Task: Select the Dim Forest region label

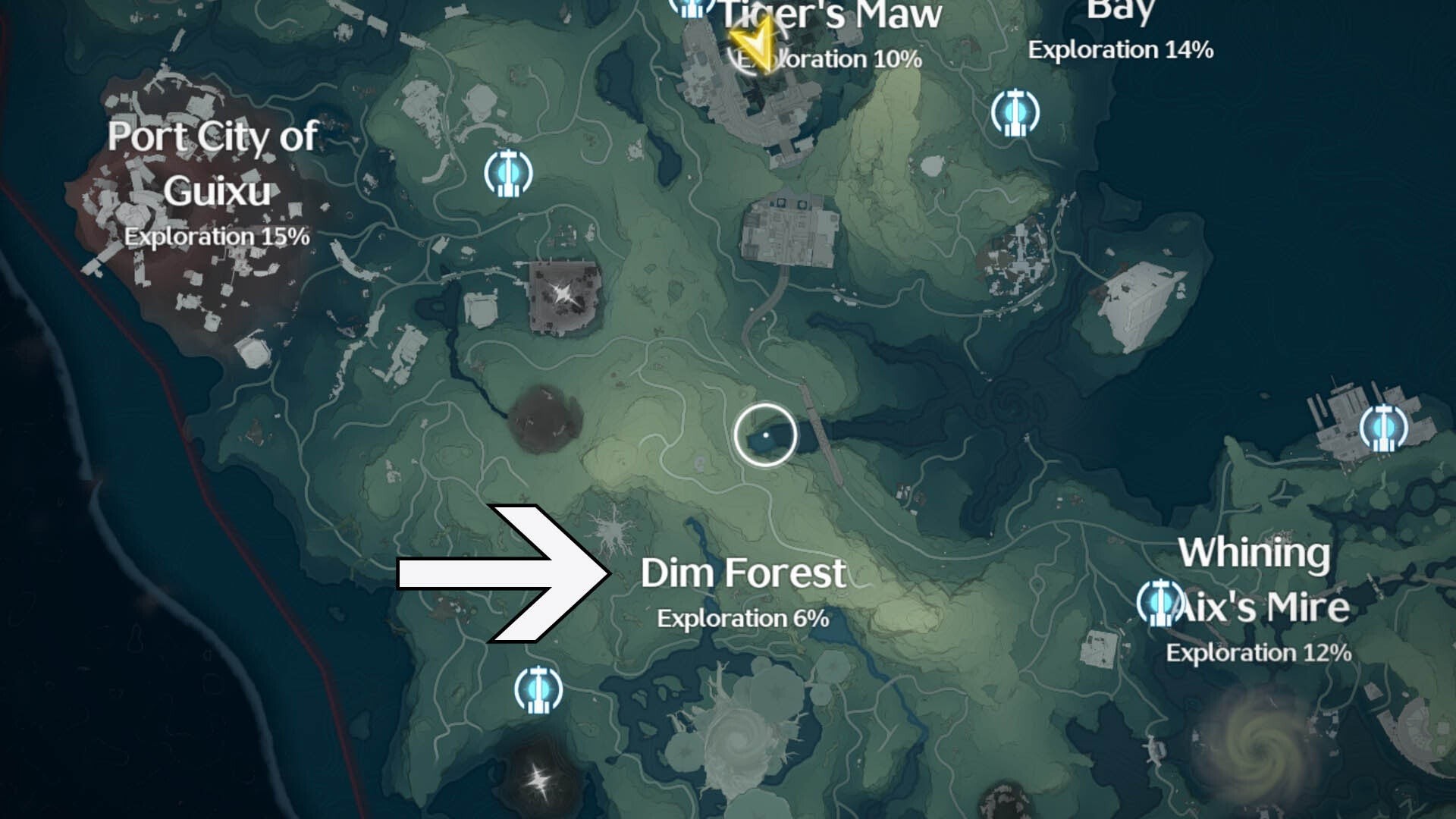Action: [x=742, y=573]
